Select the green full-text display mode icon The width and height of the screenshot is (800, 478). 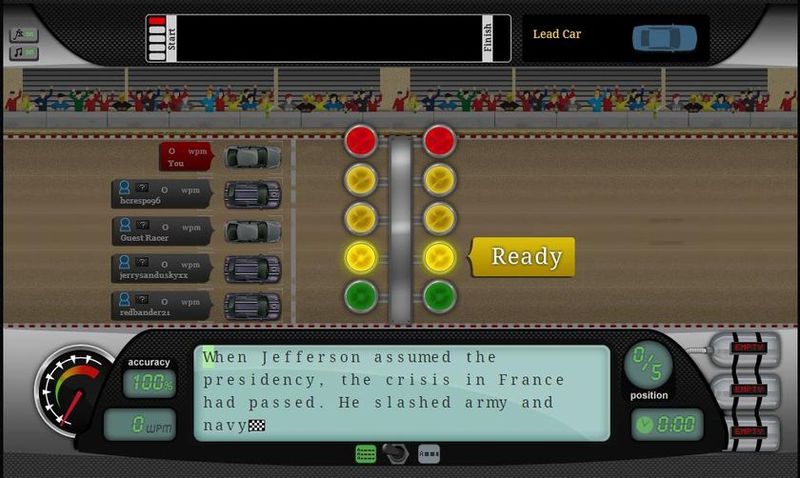366,454
